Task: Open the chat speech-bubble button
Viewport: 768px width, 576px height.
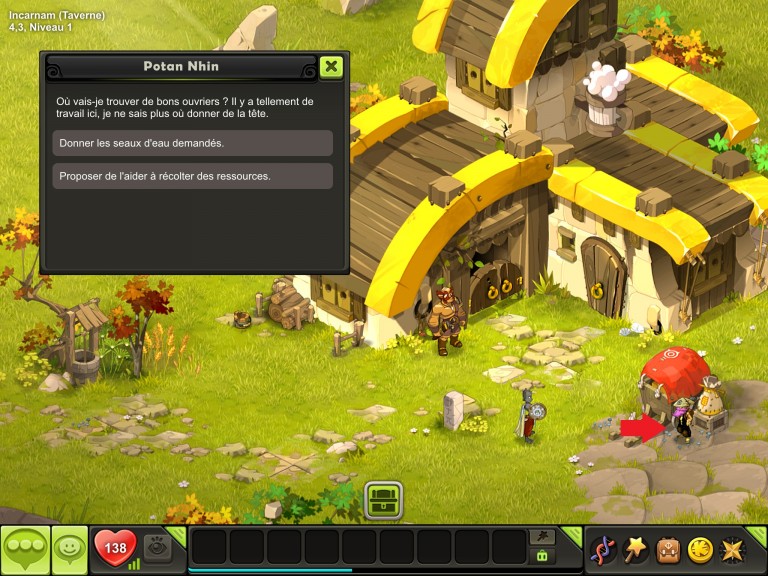Action: (x=25, y=549)
